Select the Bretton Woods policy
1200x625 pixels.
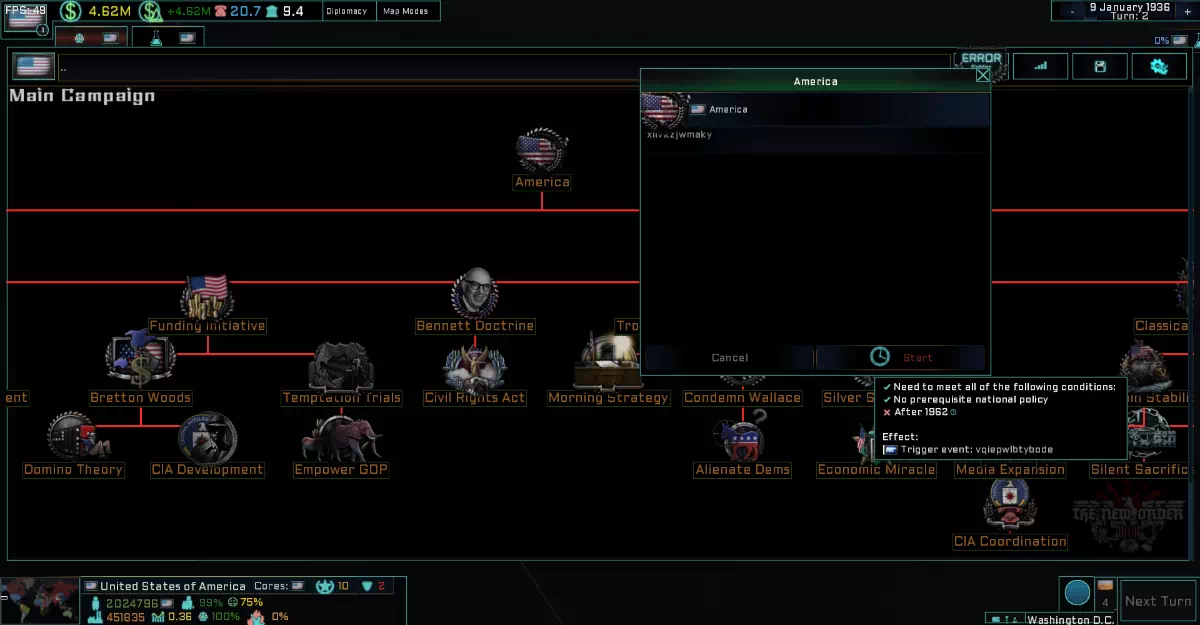140,366
